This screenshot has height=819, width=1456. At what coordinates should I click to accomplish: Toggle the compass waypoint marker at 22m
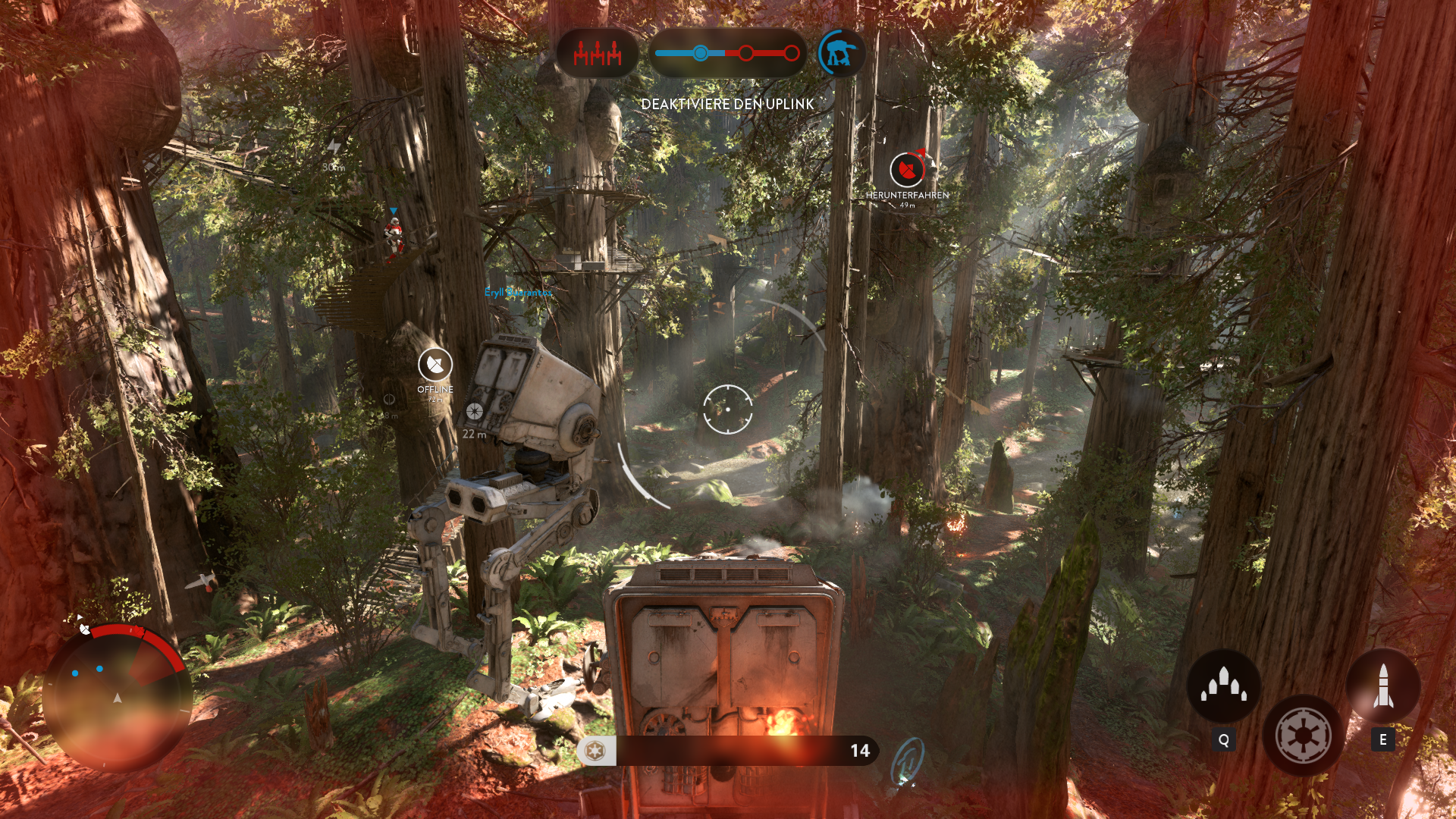[x=475, y=412]
